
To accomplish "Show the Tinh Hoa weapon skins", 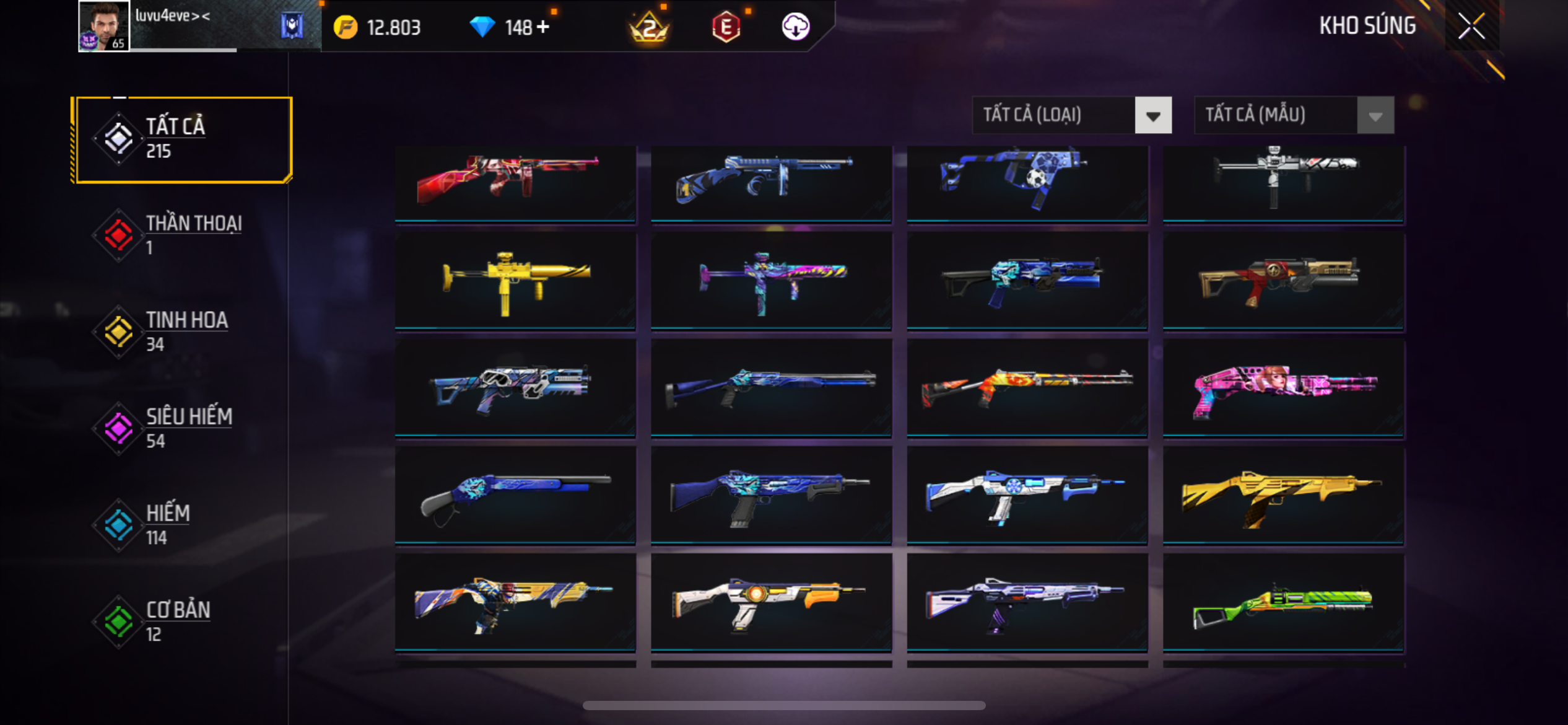I will pyautogui.click(x=180, y=332).
